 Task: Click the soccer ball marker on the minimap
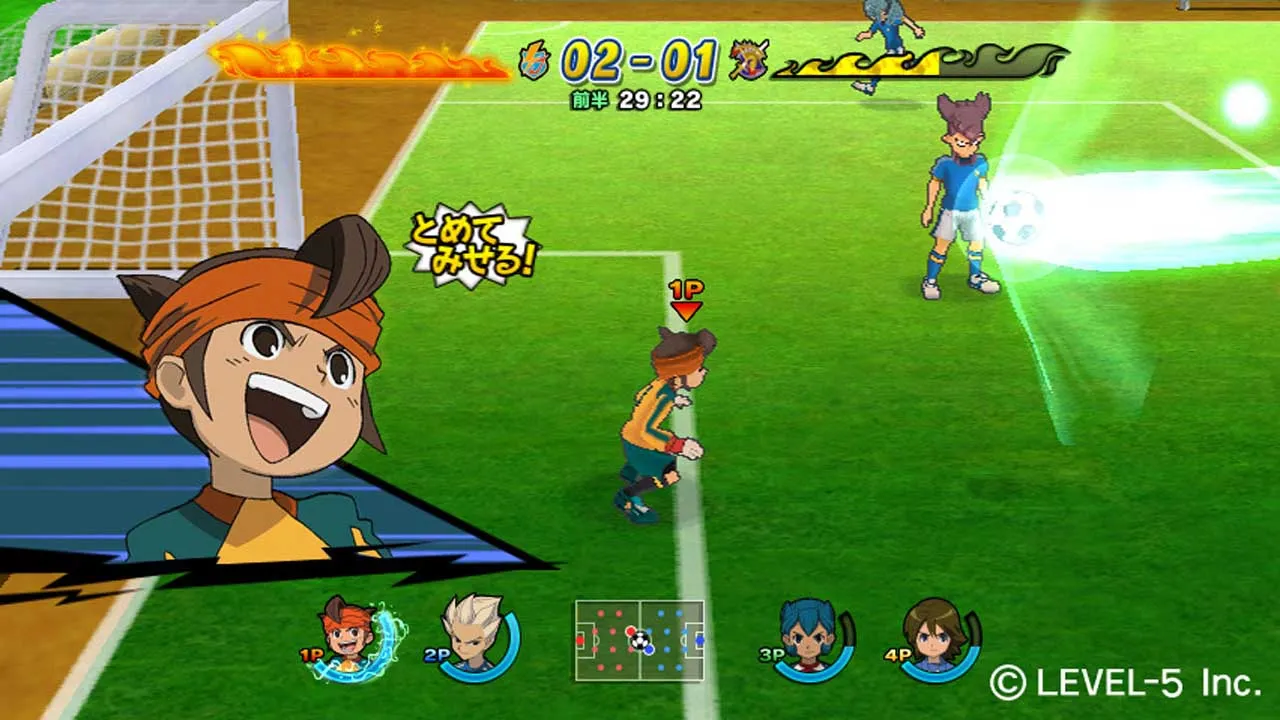coord(640,640)
